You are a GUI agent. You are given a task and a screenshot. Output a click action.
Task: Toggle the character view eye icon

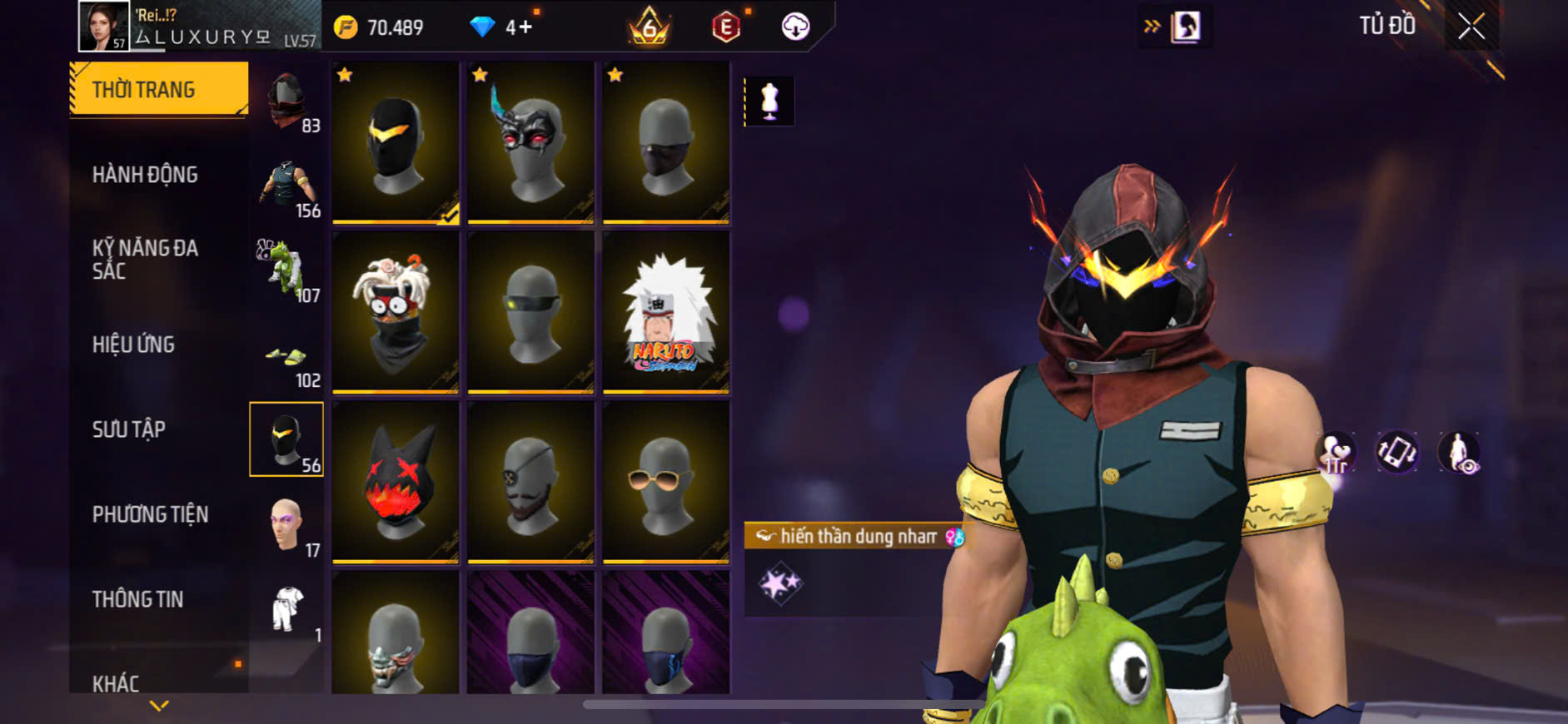coord(1460,453)
